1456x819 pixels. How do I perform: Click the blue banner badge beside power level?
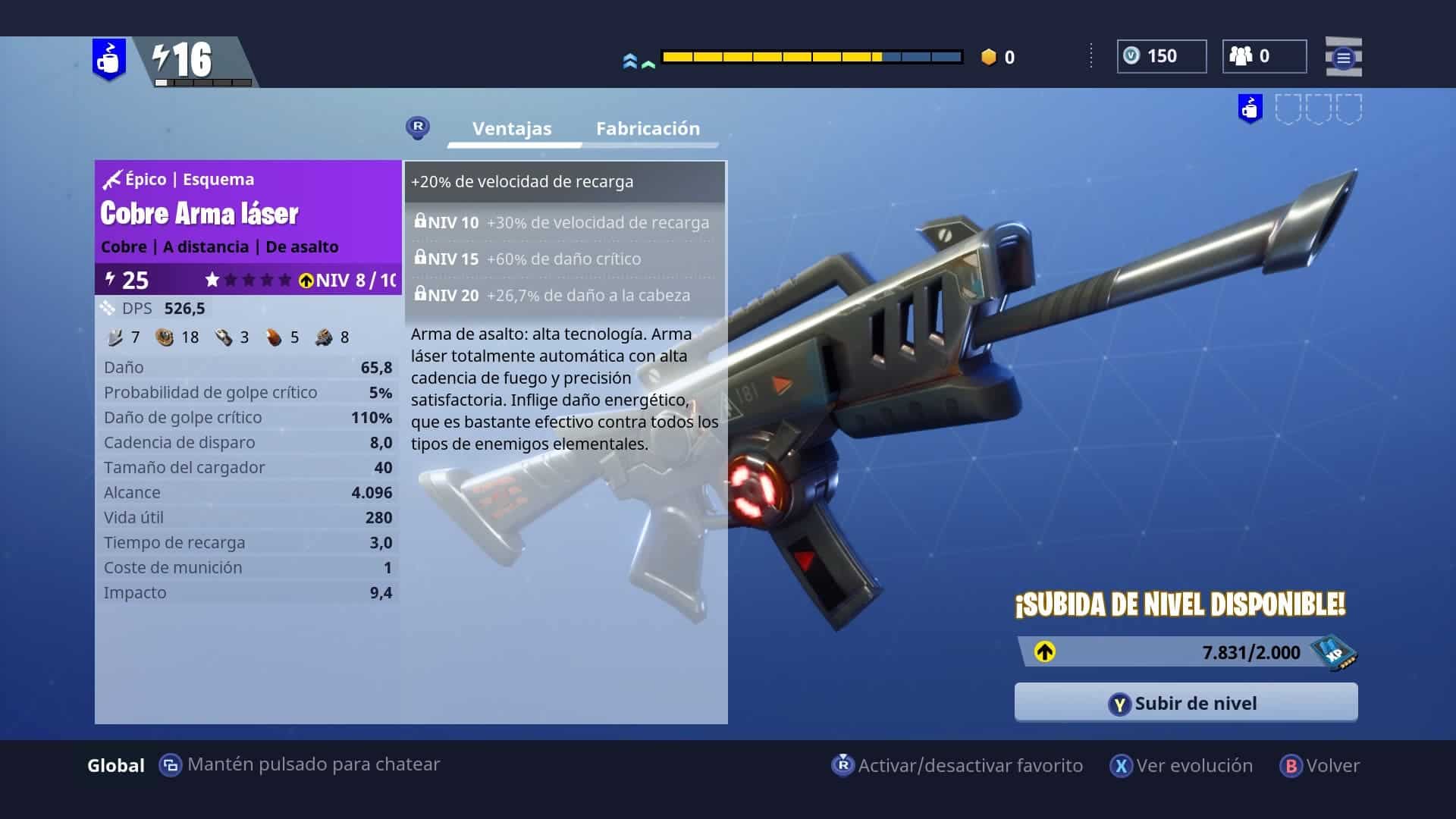(109, 59)
